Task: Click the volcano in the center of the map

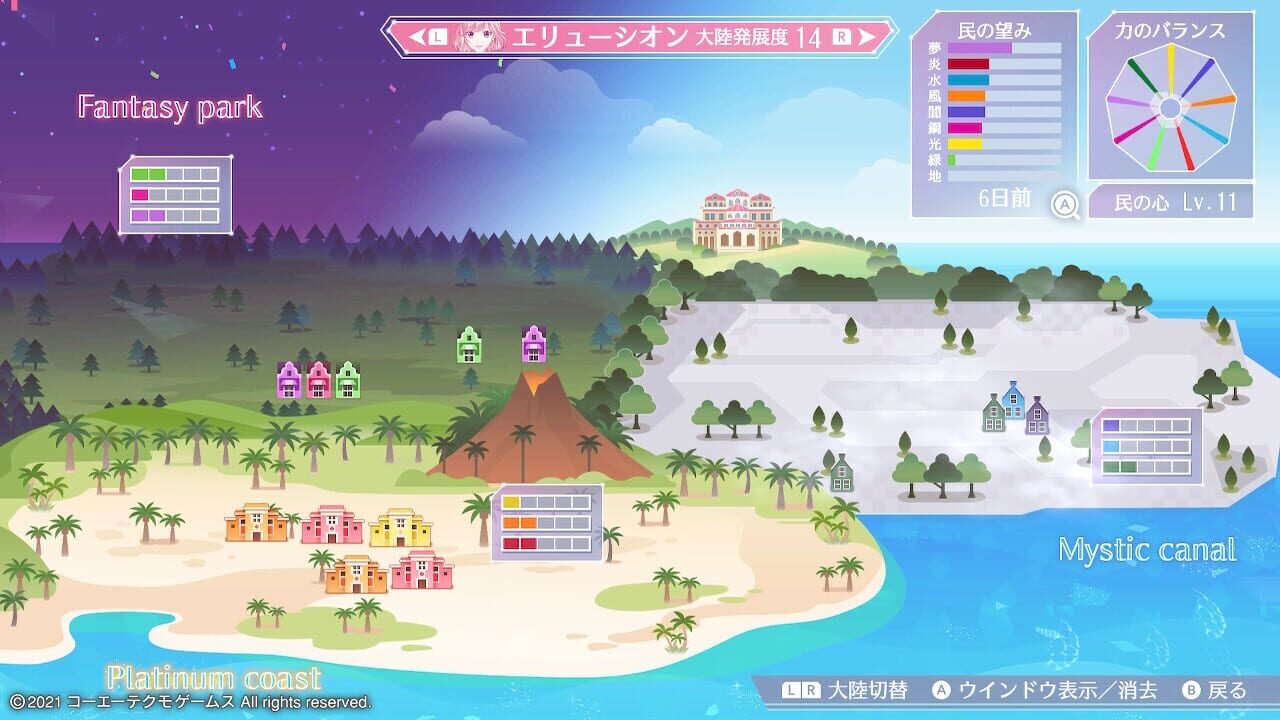Action: [525, 430]
